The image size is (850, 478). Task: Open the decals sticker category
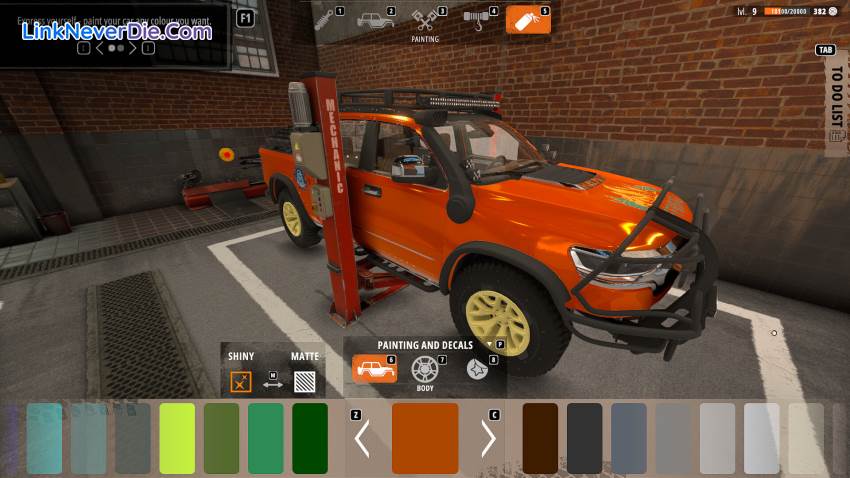point(476,369)
